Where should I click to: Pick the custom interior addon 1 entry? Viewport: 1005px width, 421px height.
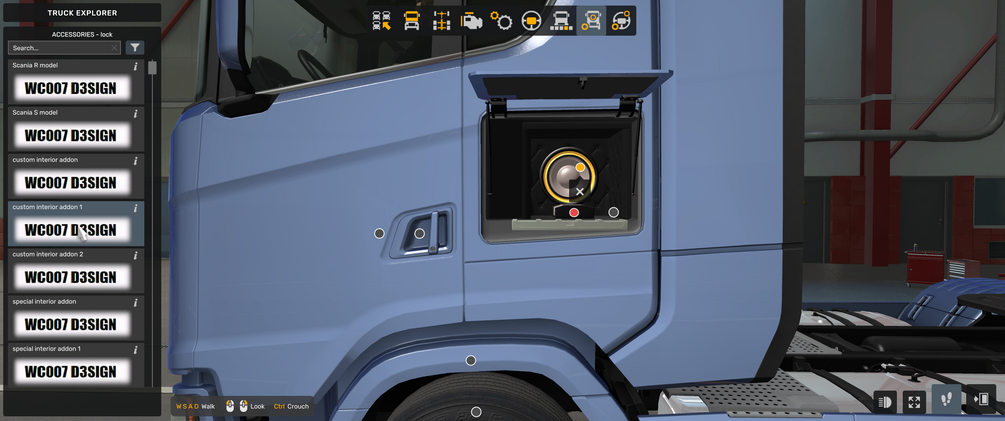70,229
